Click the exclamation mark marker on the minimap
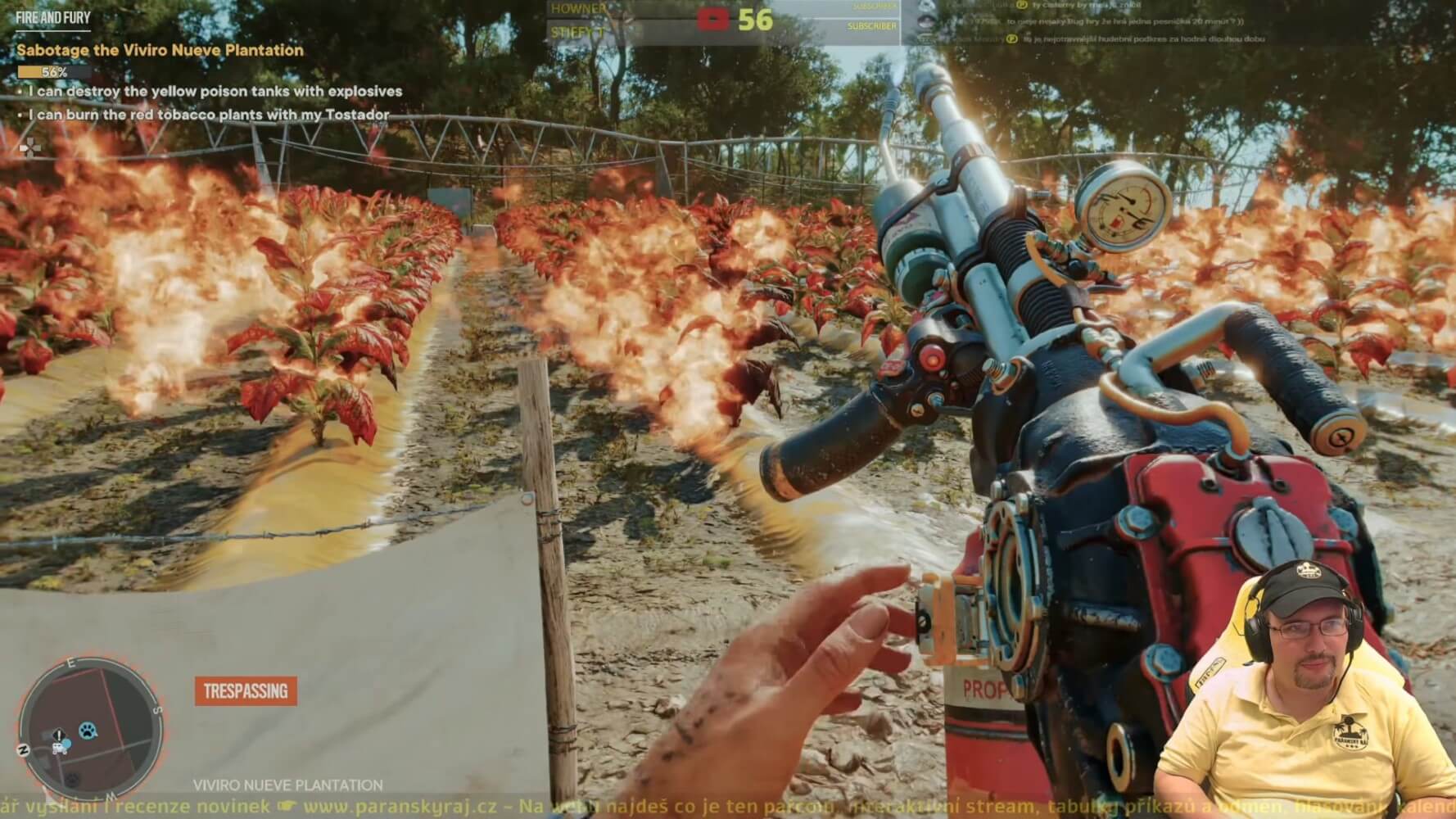 coord(59,735)
